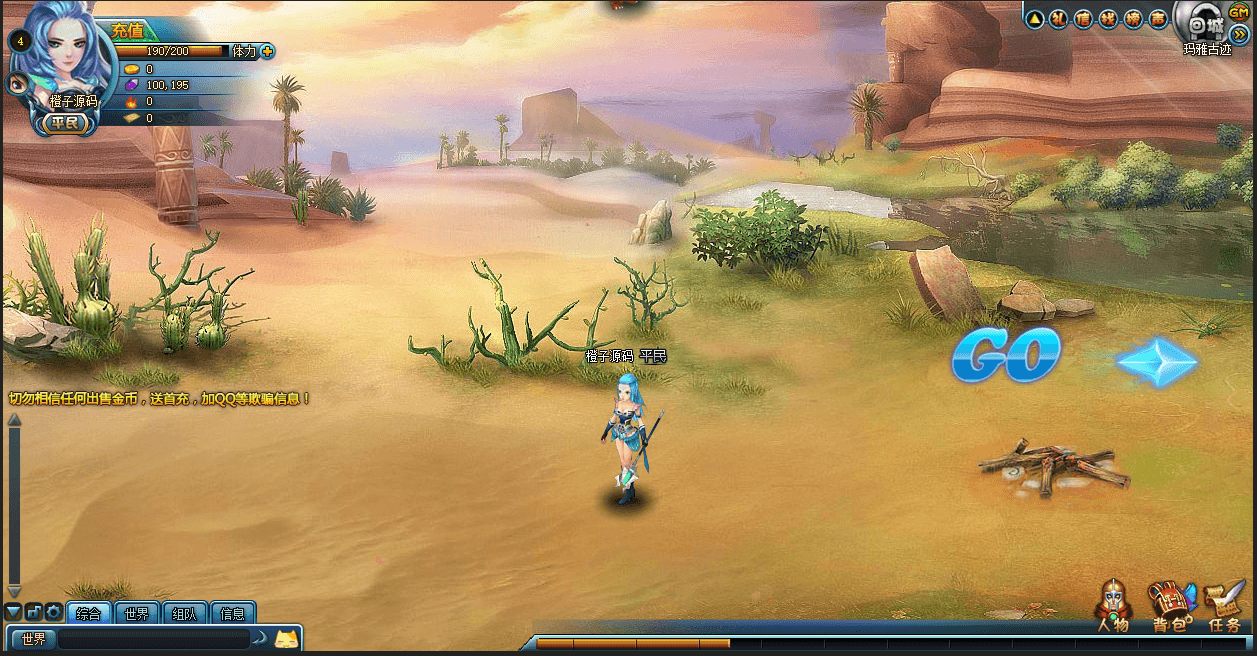Open the 礼 gift icon
Screen dimensions: 1257x656
pyautogui.click(x=1059, y=18)
